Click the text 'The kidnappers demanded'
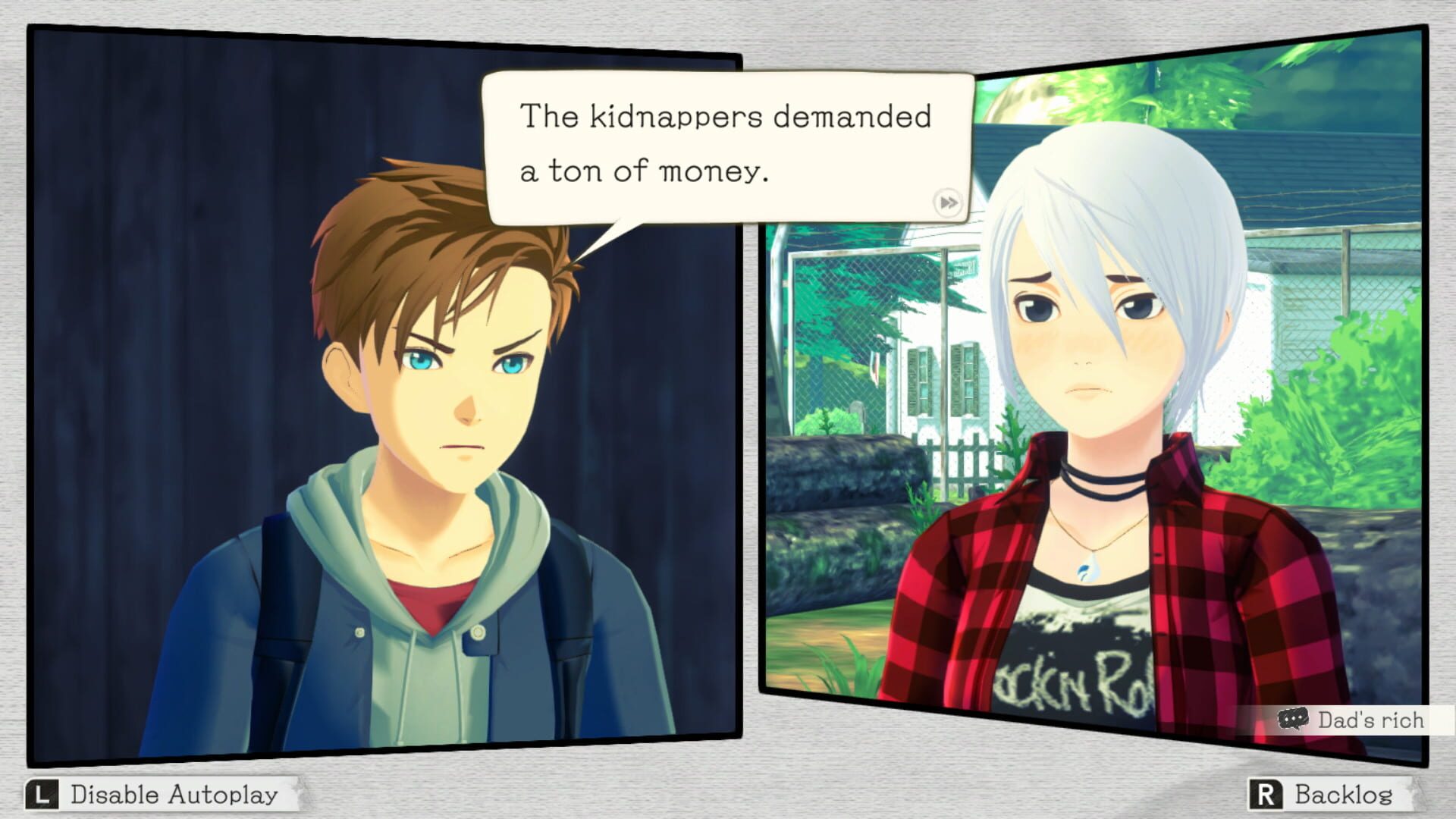 (x=724, y=115)
